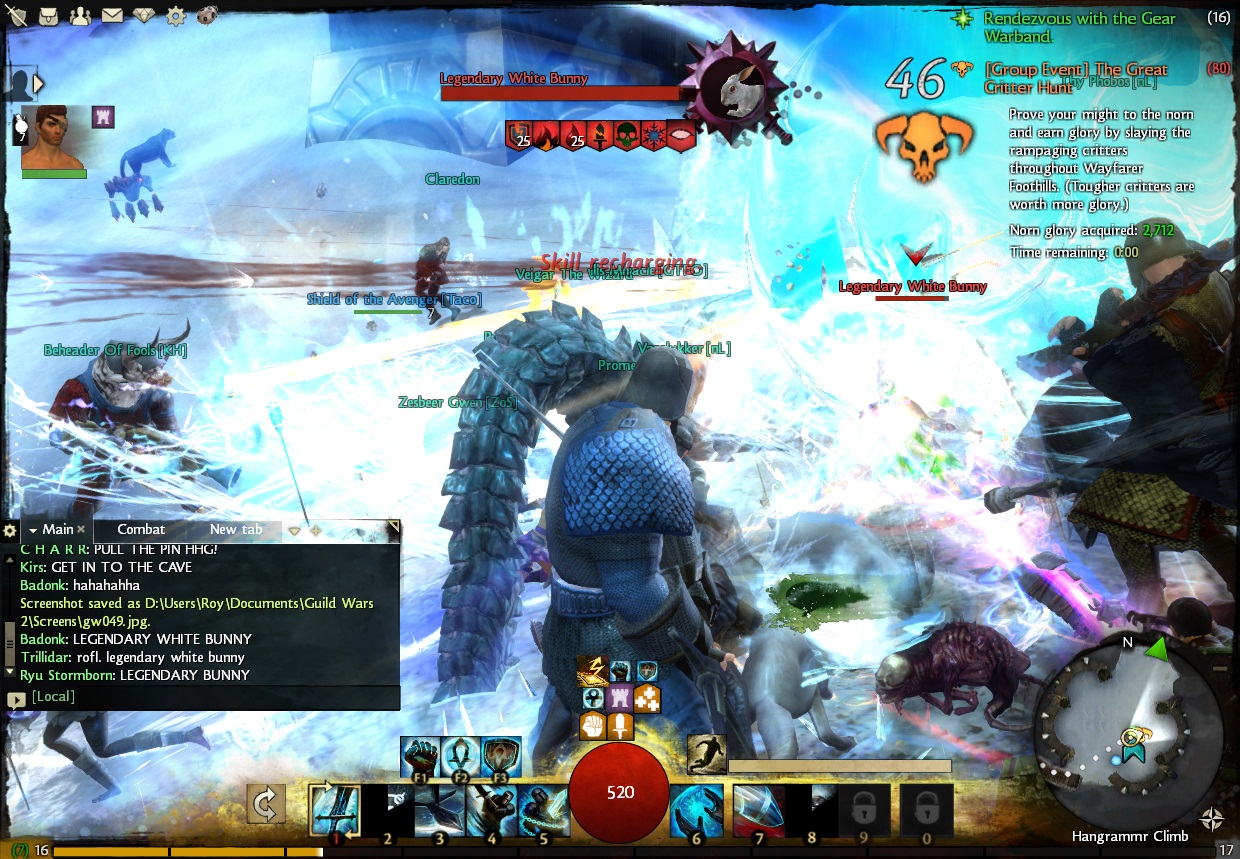Open the mail envelope icon

click(112, 15)
